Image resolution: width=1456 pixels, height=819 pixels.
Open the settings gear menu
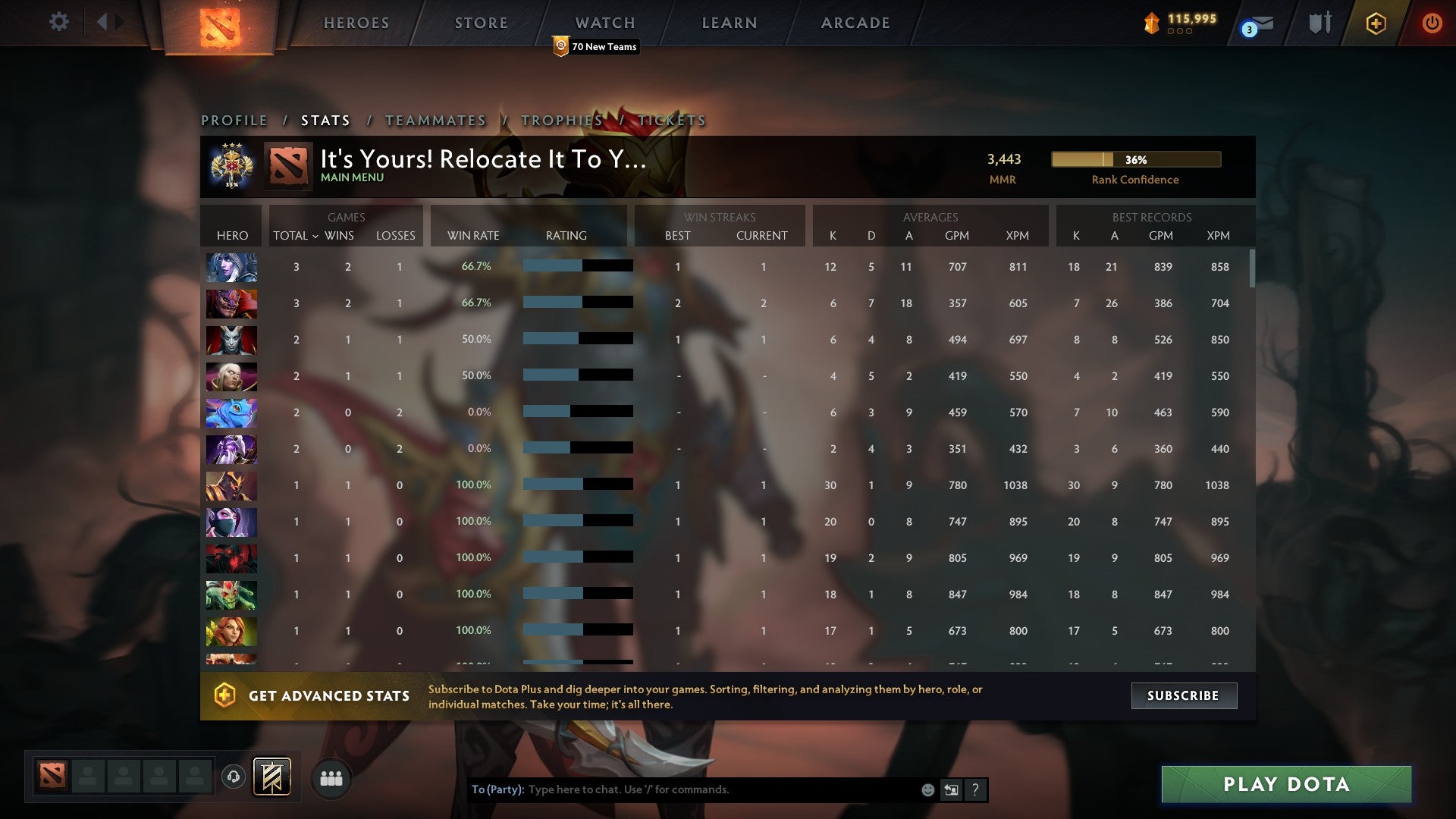(59, 23)
